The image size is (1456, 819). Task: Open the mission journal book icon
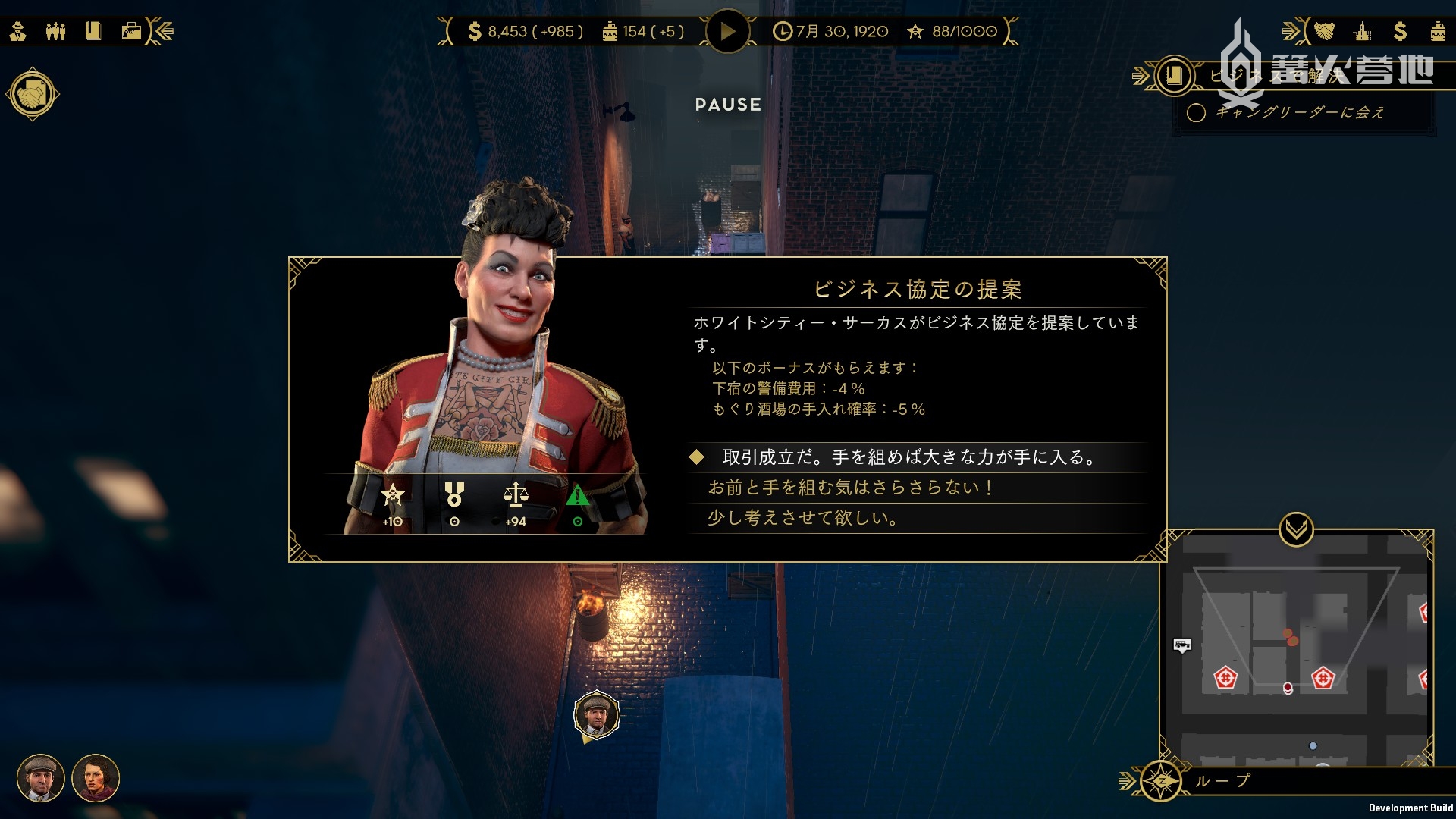point(1174,75)
